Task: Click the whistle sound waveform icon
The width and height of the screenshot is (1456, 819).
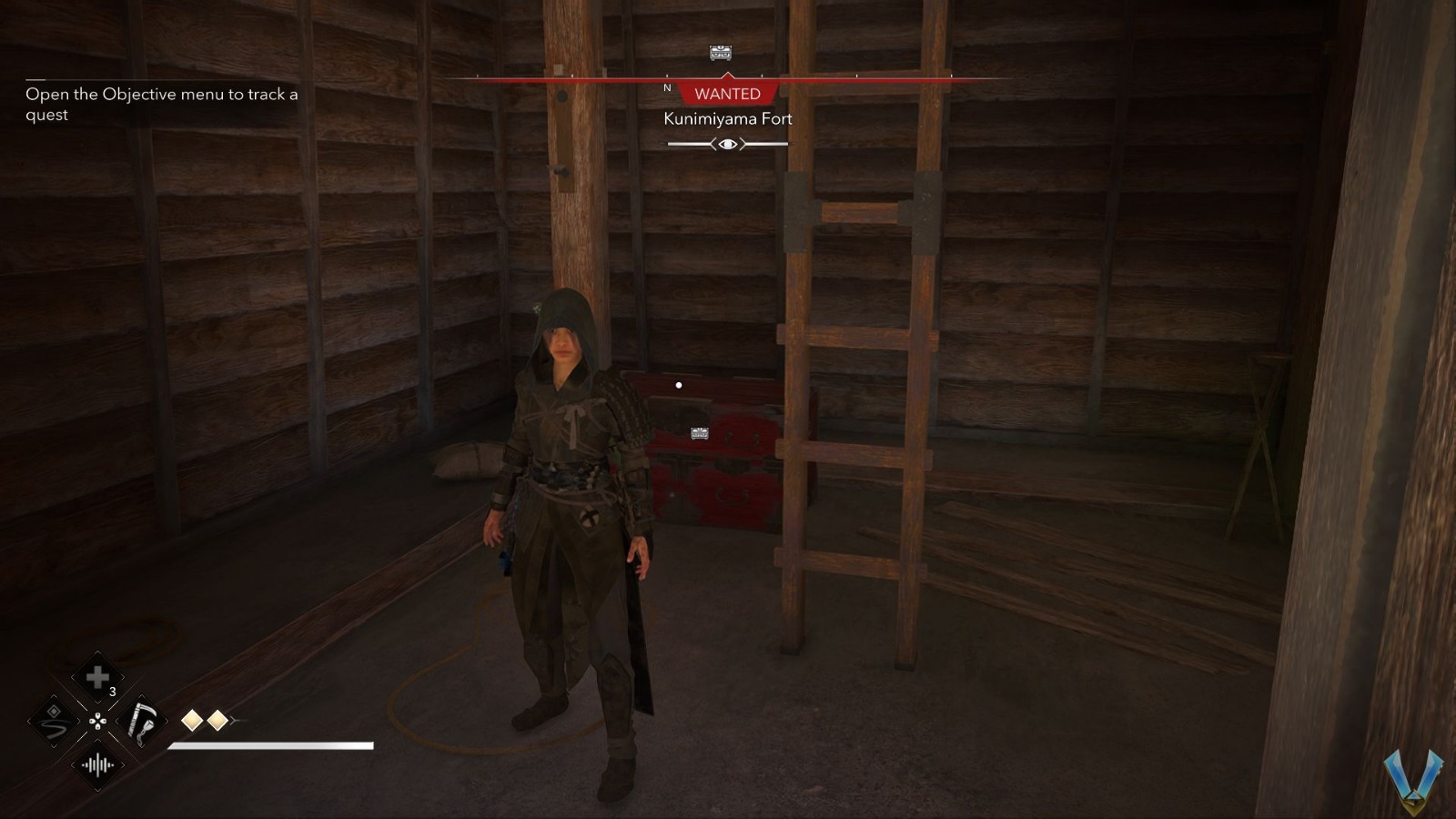Action: pyautogui.click(x=96, y=765)
